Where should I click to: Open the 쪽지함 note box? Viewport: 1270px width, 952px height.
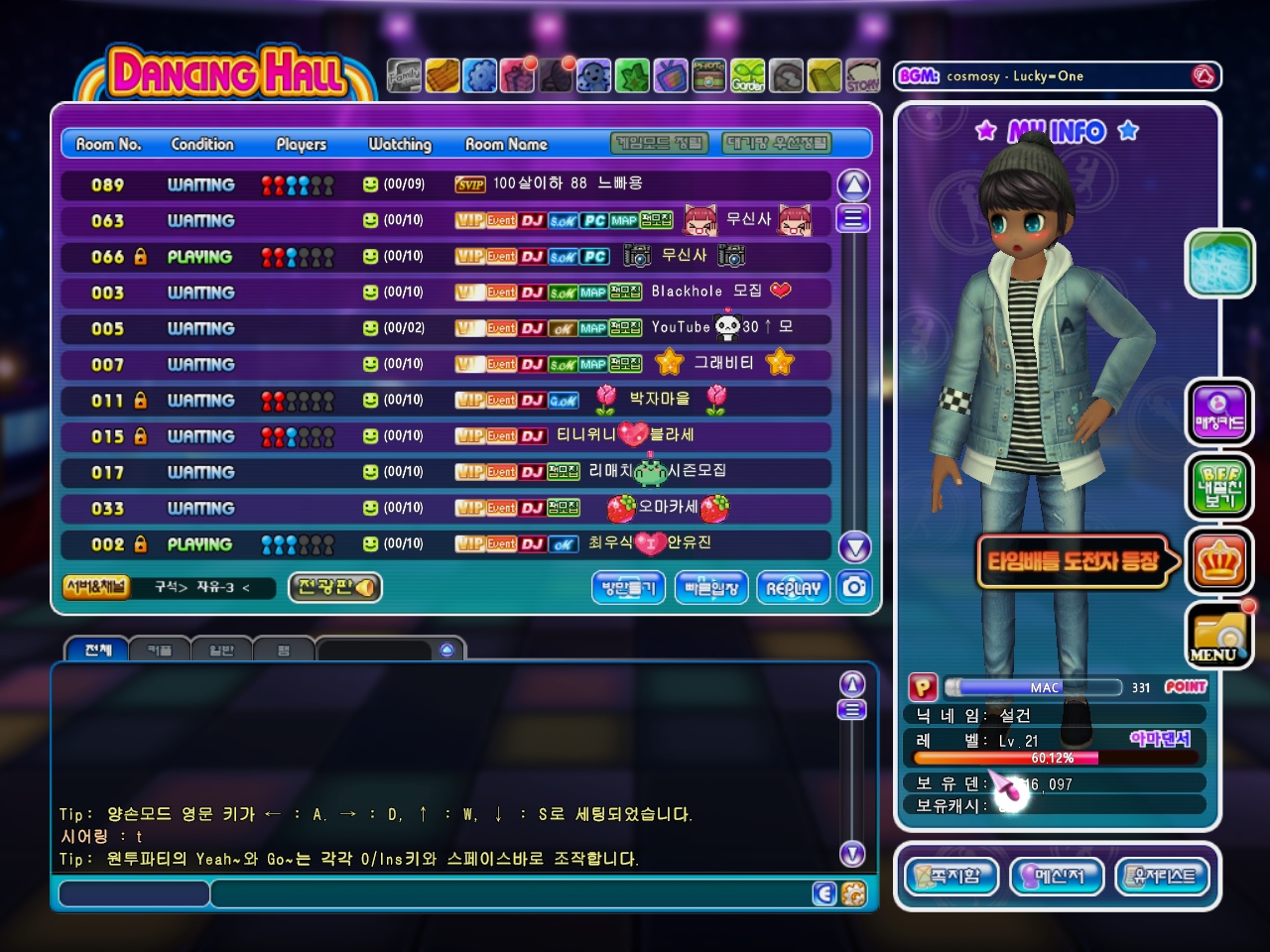click(951, 877)
